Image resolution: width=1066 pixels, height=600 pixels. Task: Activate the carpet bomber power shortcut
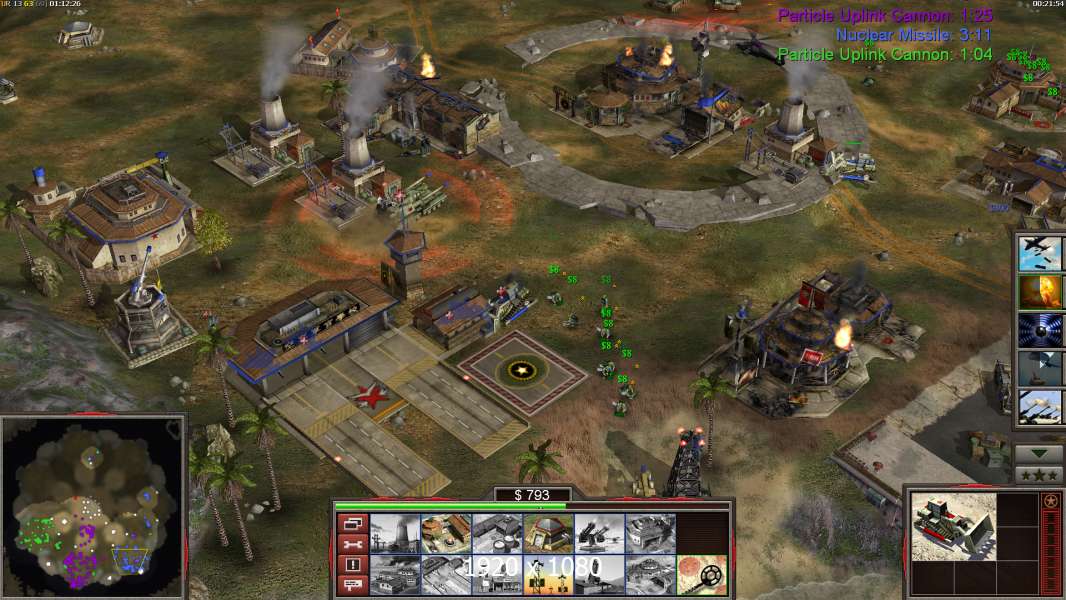[1040, 254]
